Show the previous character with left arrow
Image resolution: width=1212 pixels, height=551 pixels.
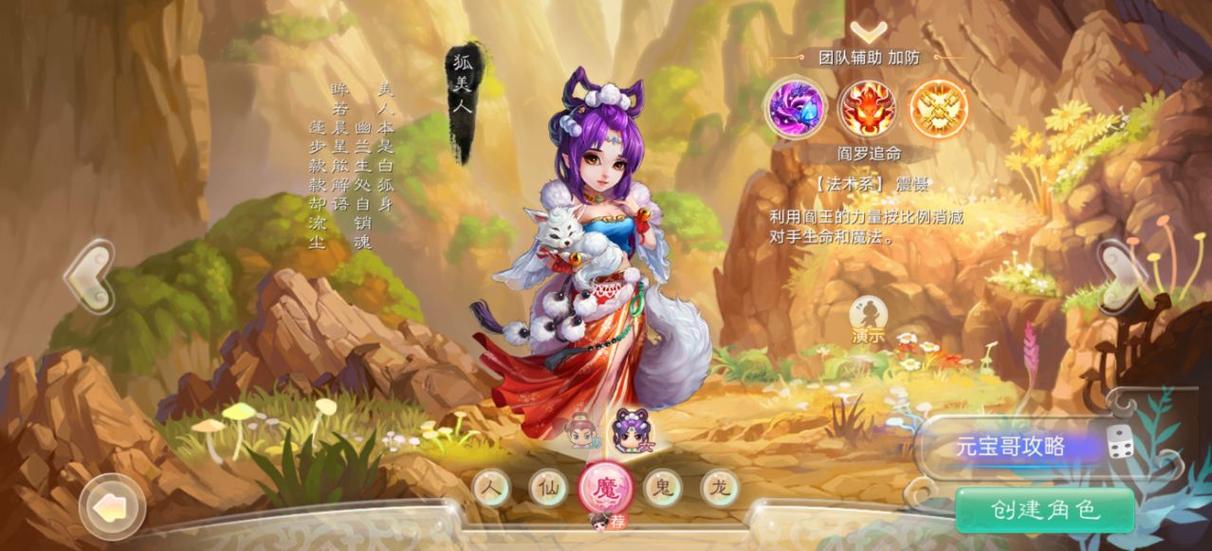90,276
